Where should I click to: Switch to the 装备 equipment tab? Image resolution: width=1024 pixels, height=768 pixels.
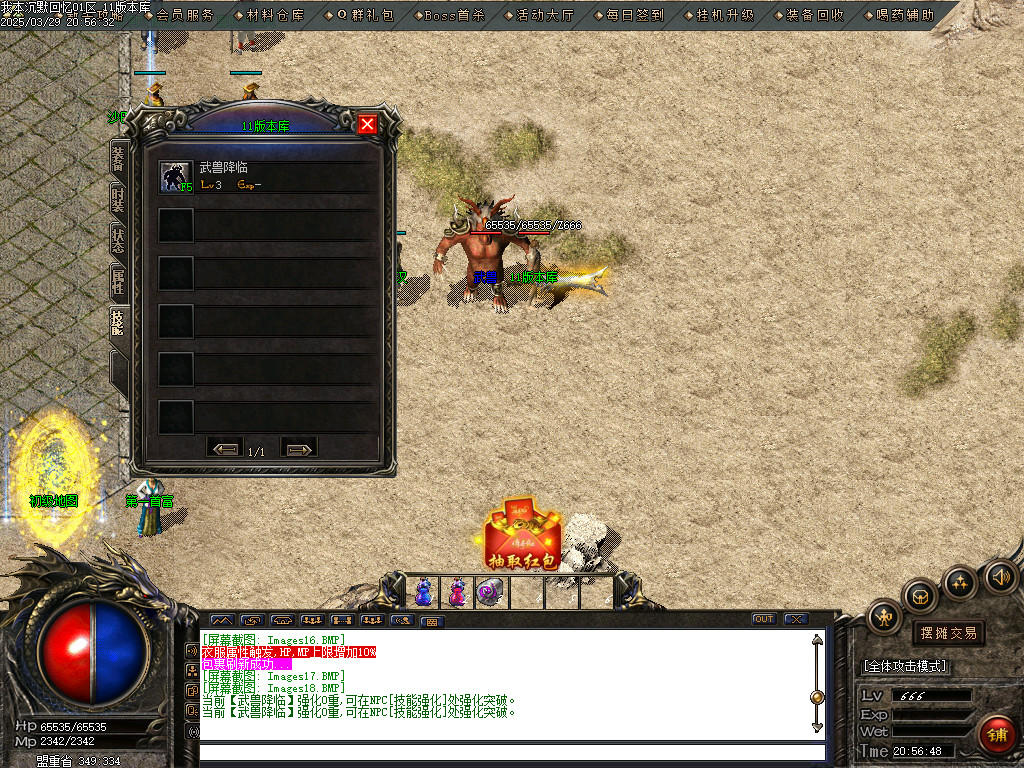click(118, 159)
